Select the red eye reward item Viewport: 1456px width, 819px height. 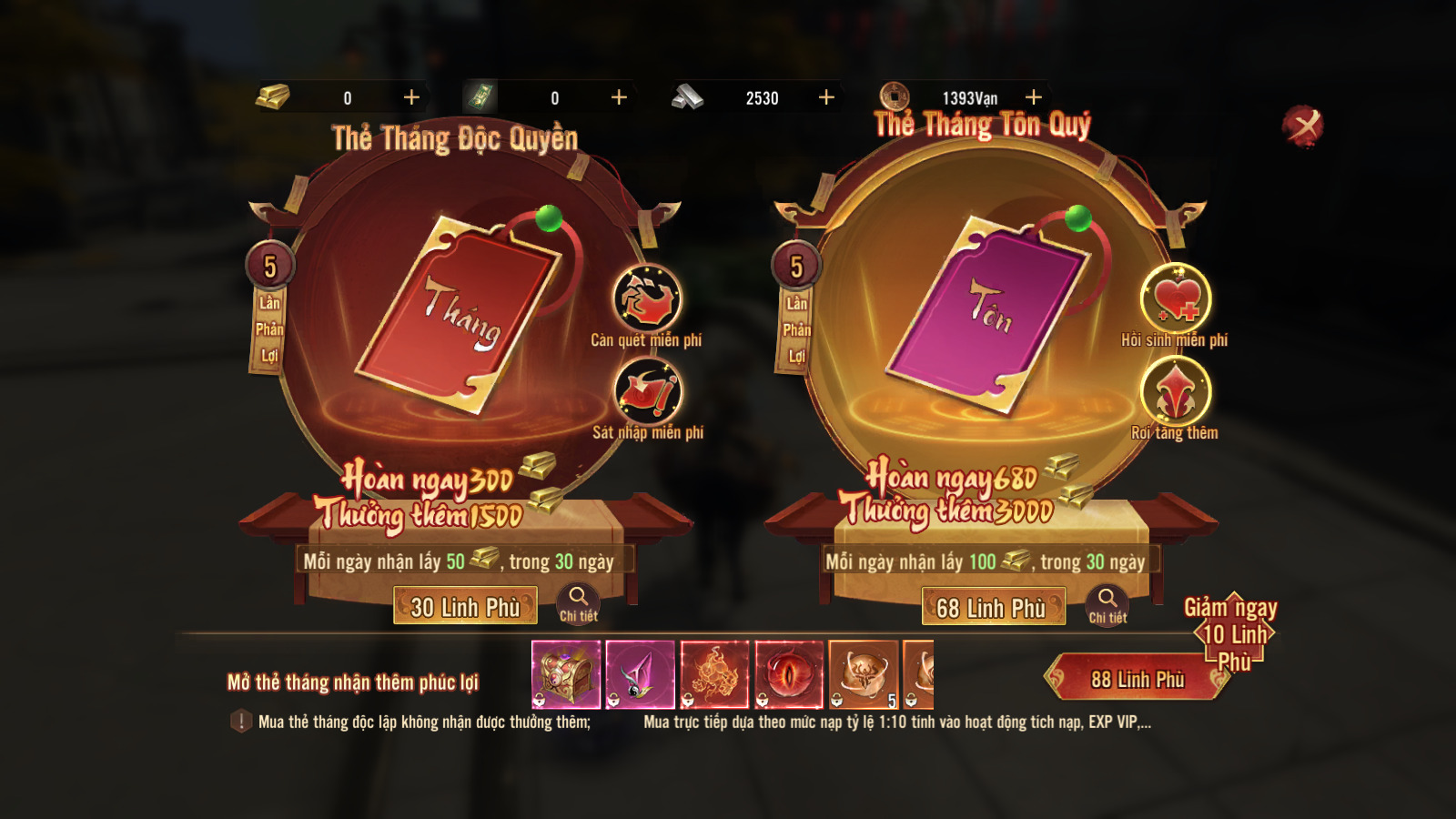pyautogui.click(x=789, y=674)
